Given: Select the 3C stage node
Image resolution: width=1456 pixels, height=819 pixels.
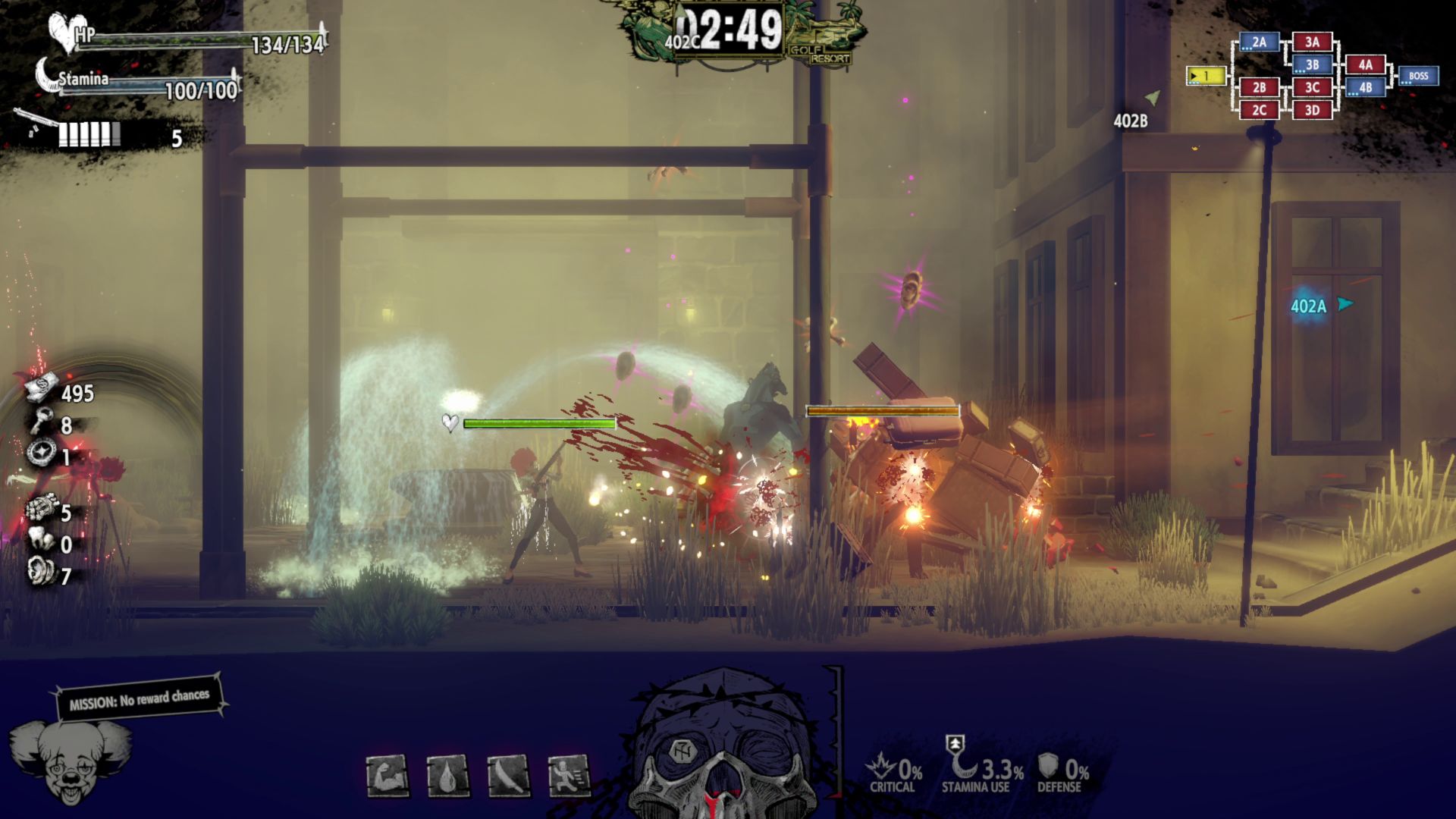Looking at the screenshot, I should pos(1312,87).
